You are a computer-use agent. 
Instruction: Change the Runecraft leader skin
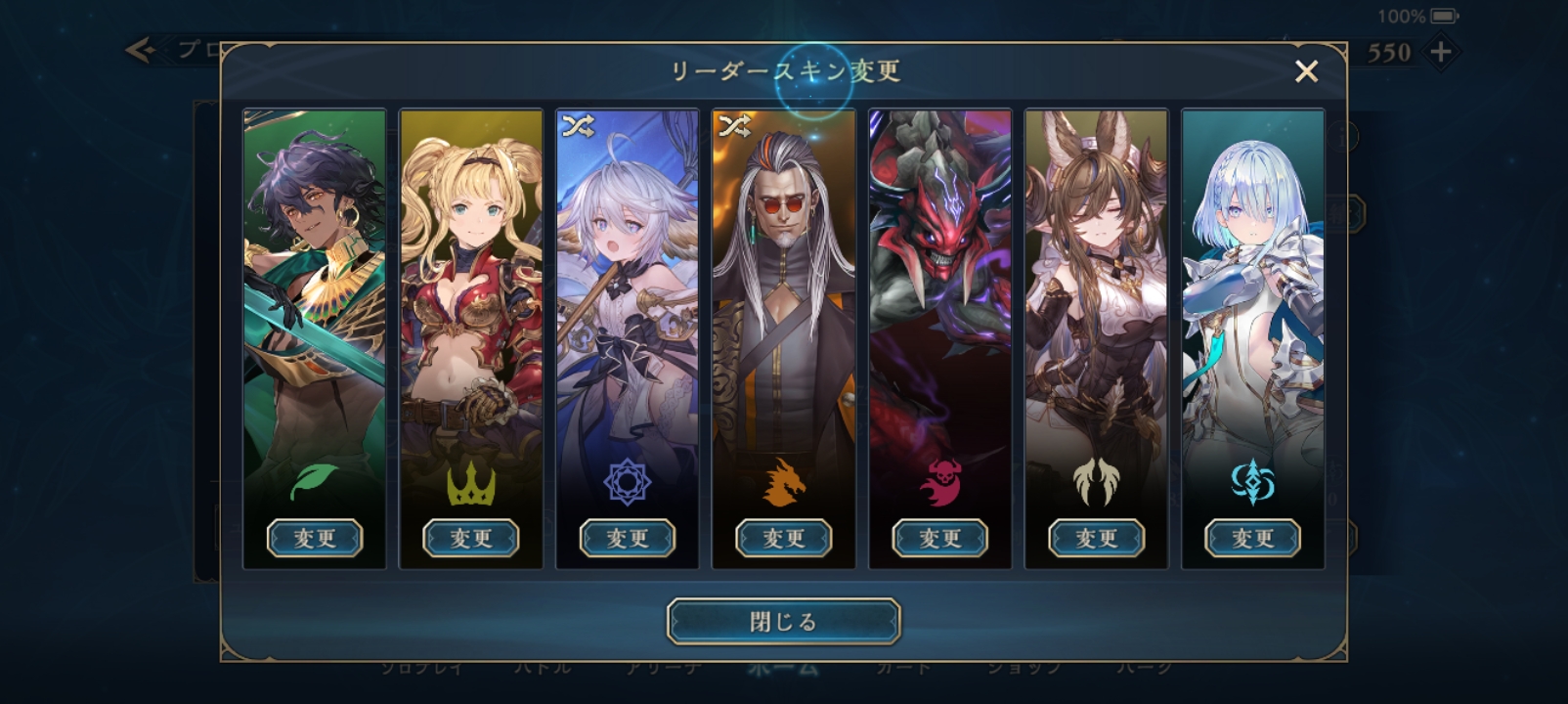(x=627, y=538)
